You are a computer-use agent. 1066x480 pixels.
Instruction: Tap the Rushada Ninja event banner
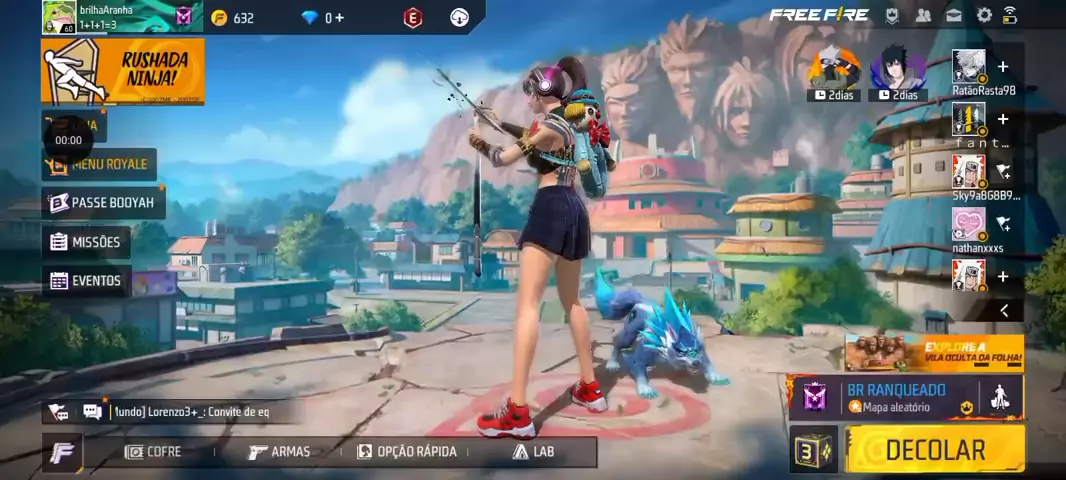(x=123, y=71)
